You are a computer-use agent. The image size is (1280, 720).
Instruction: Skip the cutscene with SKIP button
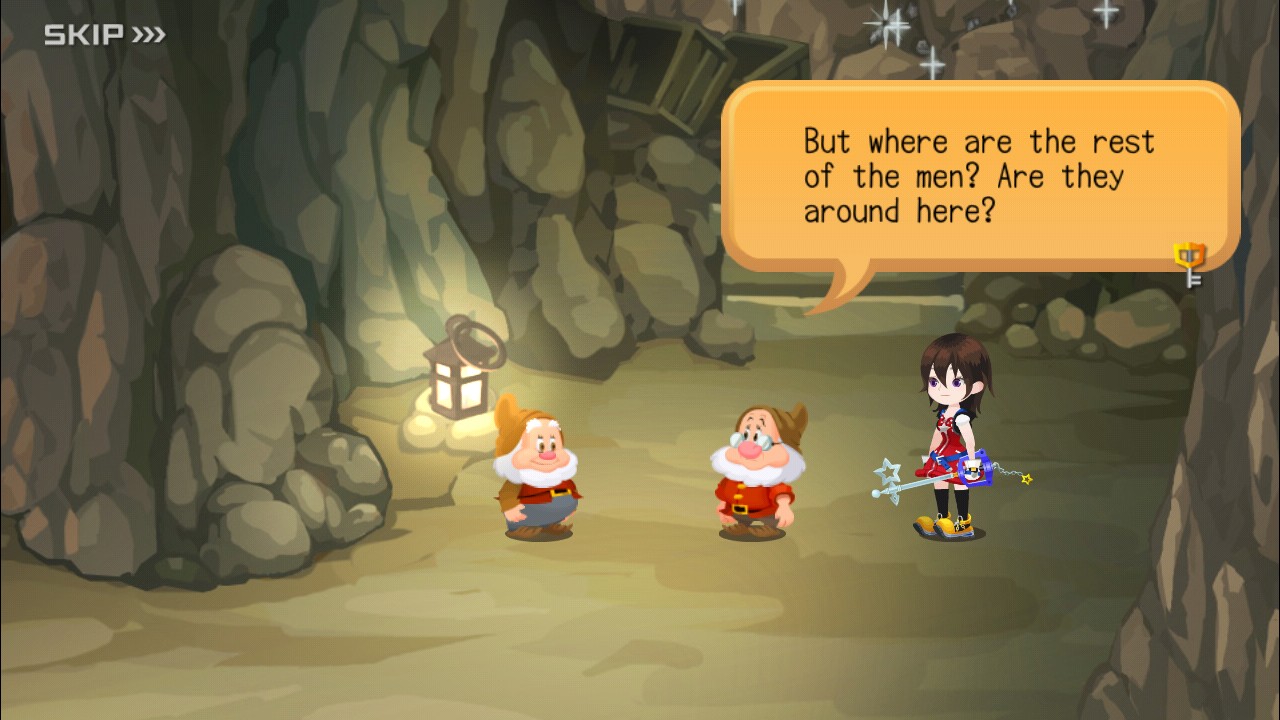pos(104,36)
